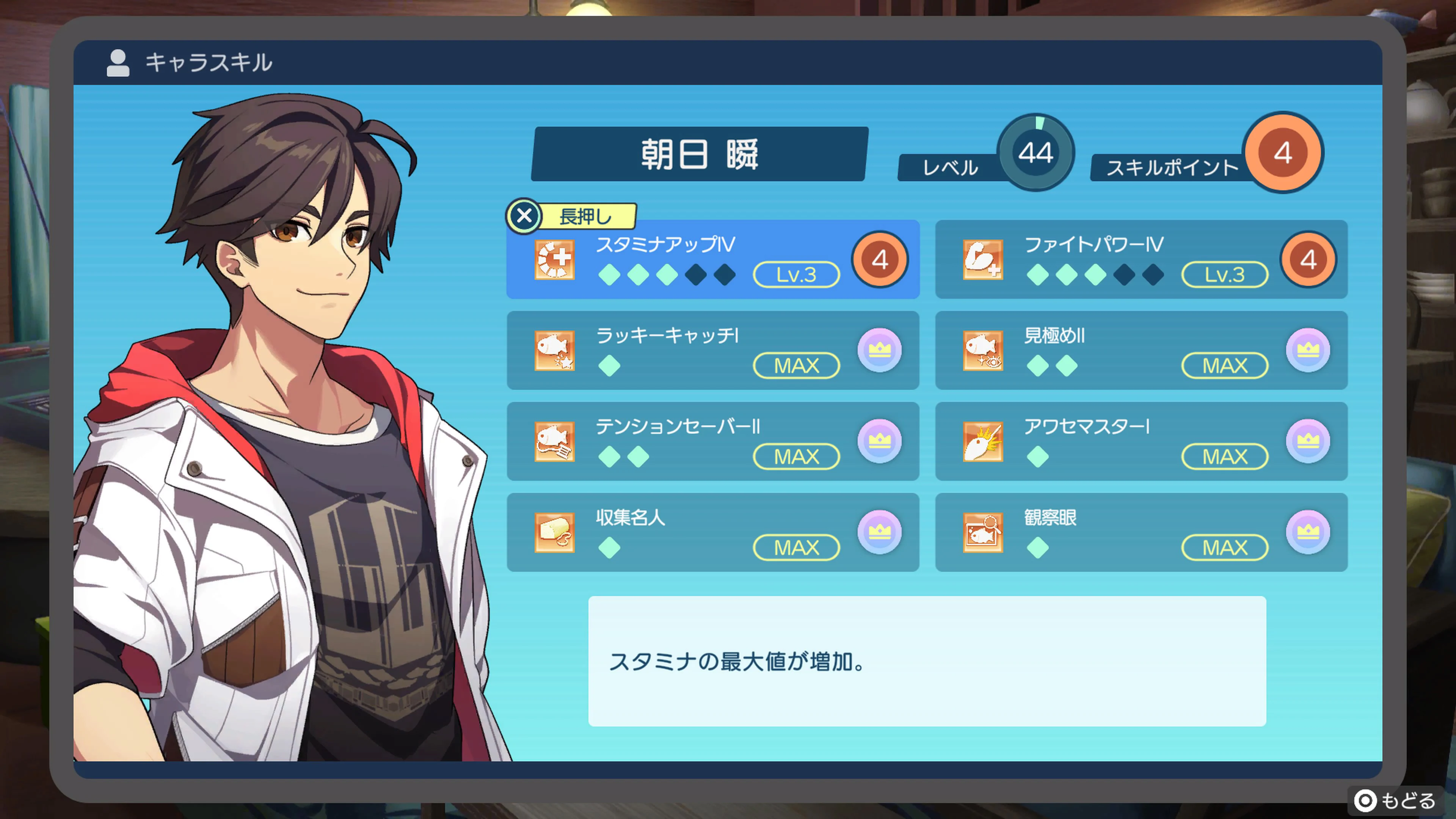Click the X cancel icon near 長押し

click(524, 217)
